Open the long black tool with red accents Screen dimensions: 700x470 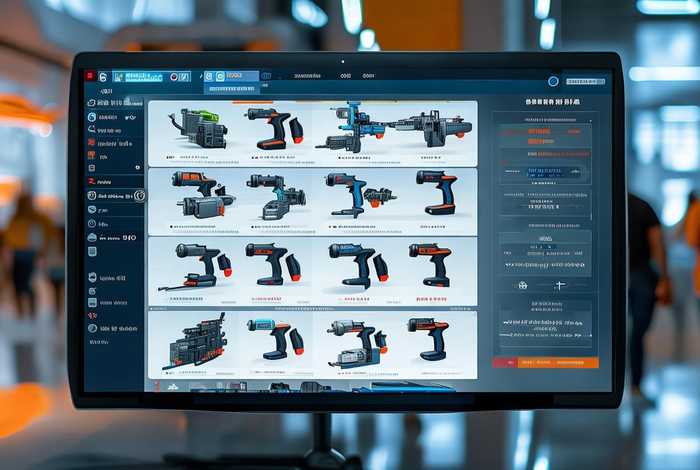click(x=194, y=267)
